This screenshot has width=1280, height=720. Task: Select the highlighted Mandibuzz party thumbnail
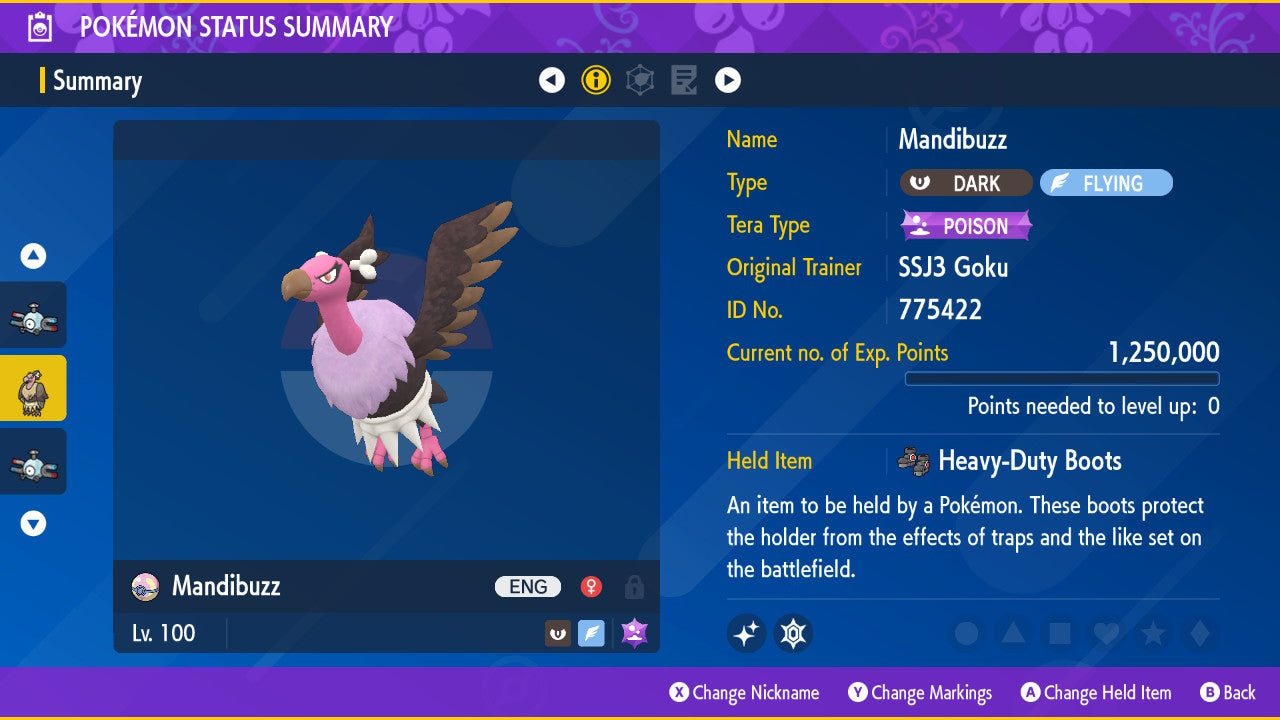[33, 388]
